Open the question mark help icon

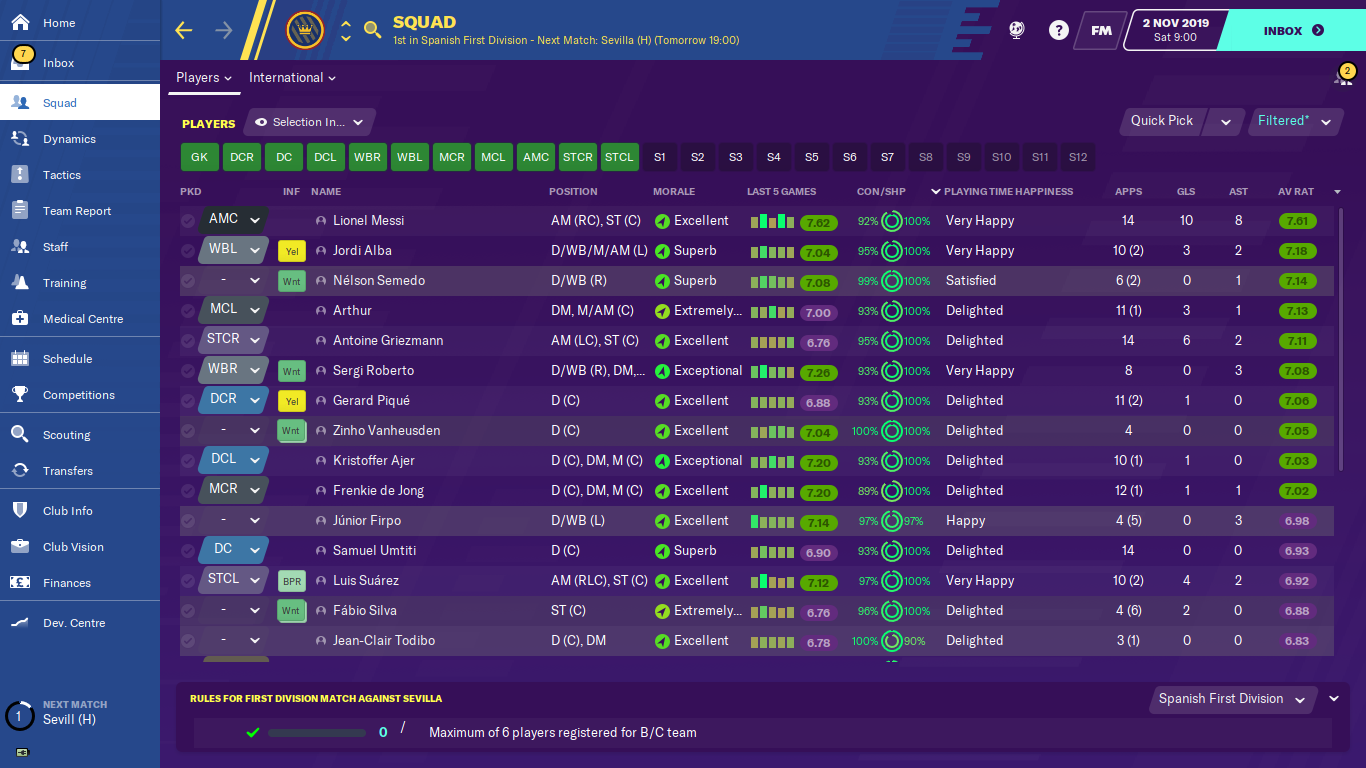tap(1058, 30)
